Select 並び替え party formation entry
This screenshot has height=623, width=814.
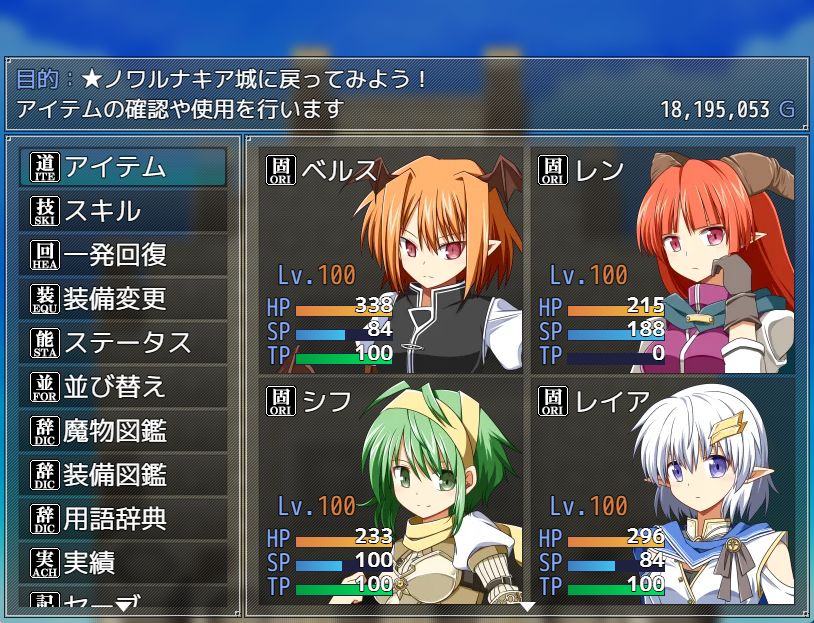pyautogui.click(x=123, y=387)
